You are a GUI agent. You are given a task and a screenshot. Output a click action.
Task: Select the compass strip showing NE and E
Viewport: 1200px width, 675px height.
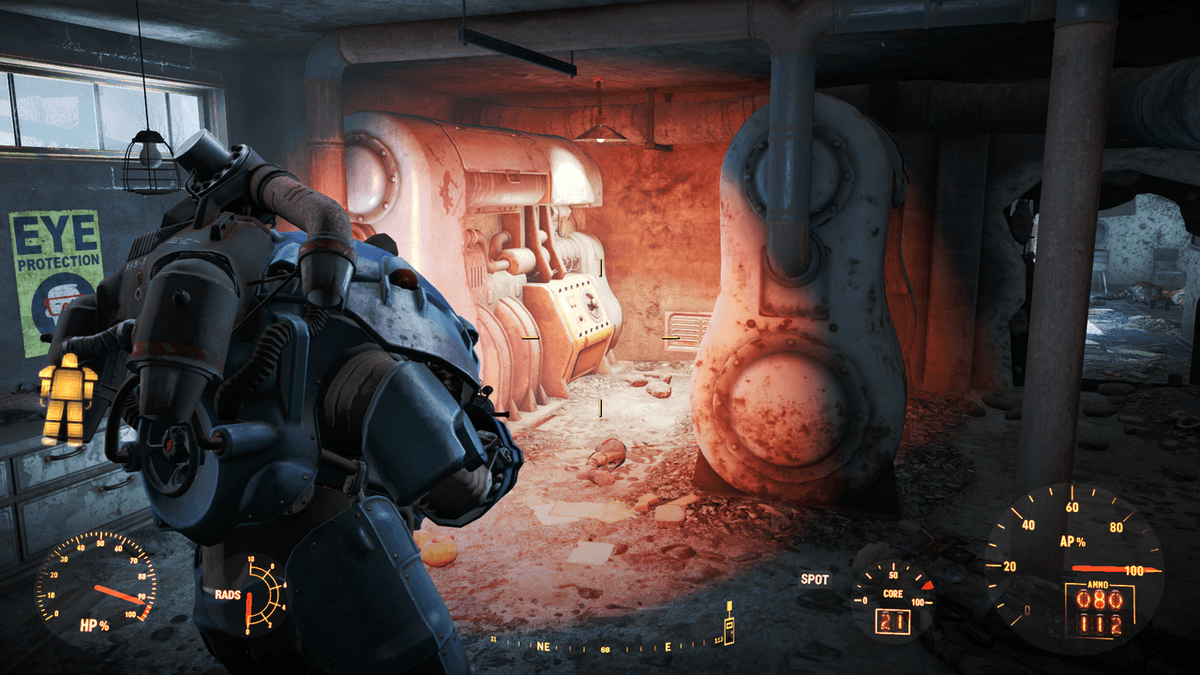(x=610, y=646)
